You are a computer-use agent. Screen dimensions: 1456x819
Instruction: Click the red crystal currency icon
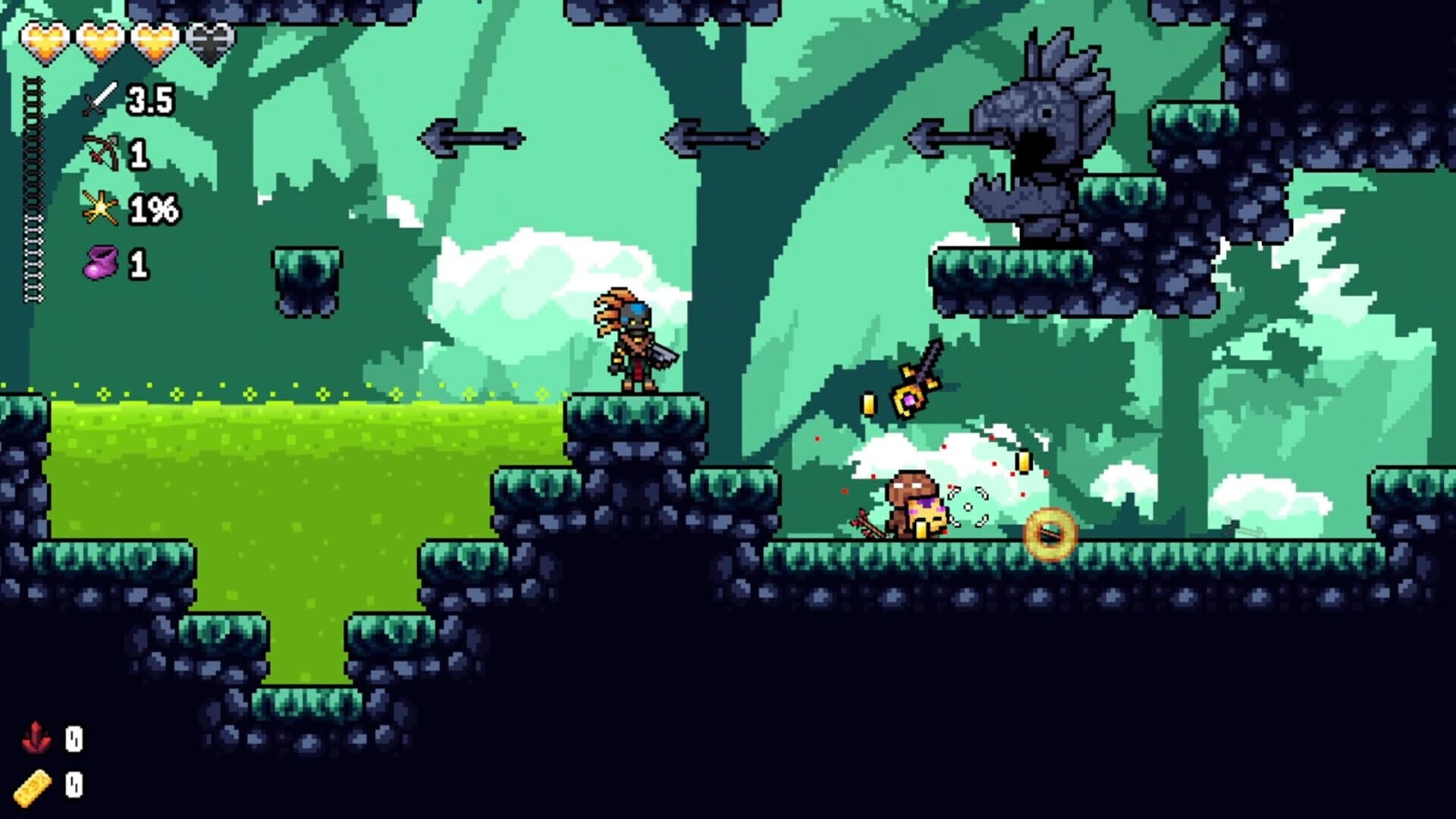(x=36, y=734)
